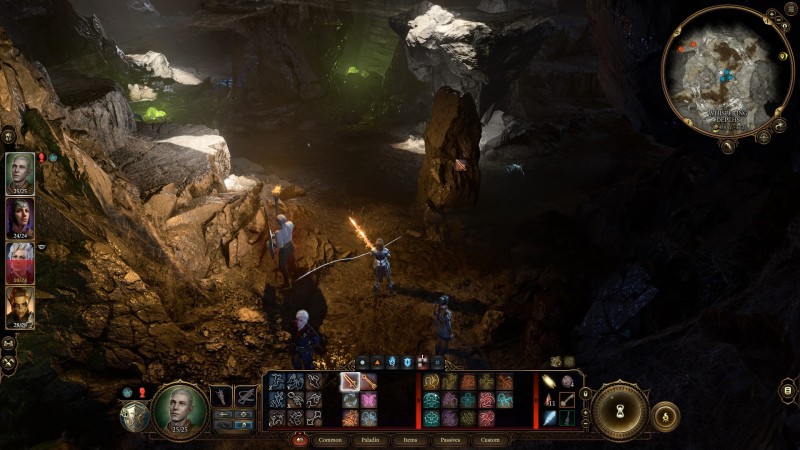This screenshot has height=450, width=800.
Task: Click the hourglass end turn button
Action: (620, 410)
